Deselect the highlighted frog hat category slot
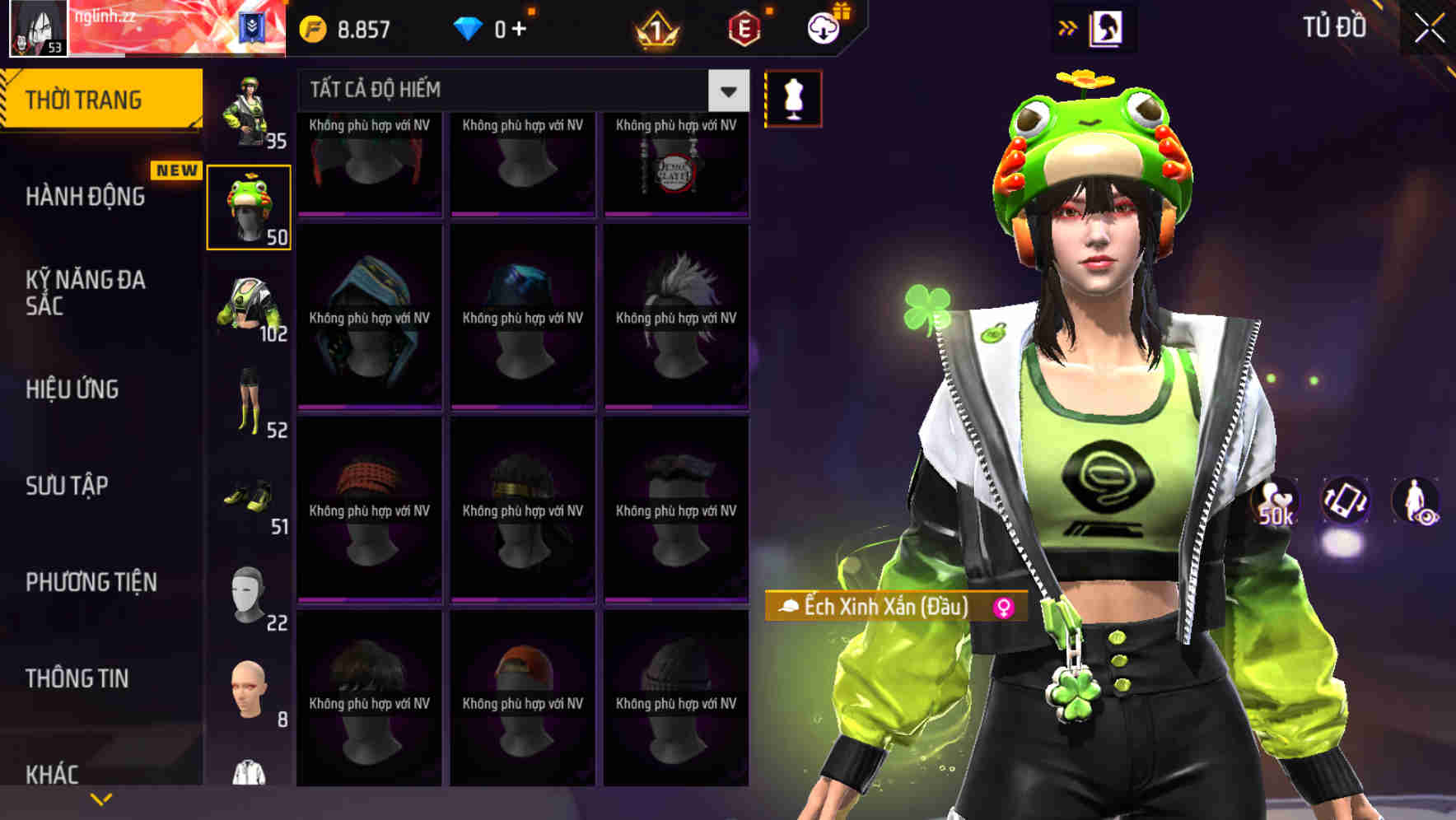 pyautogui.click(x=250, y=205)
